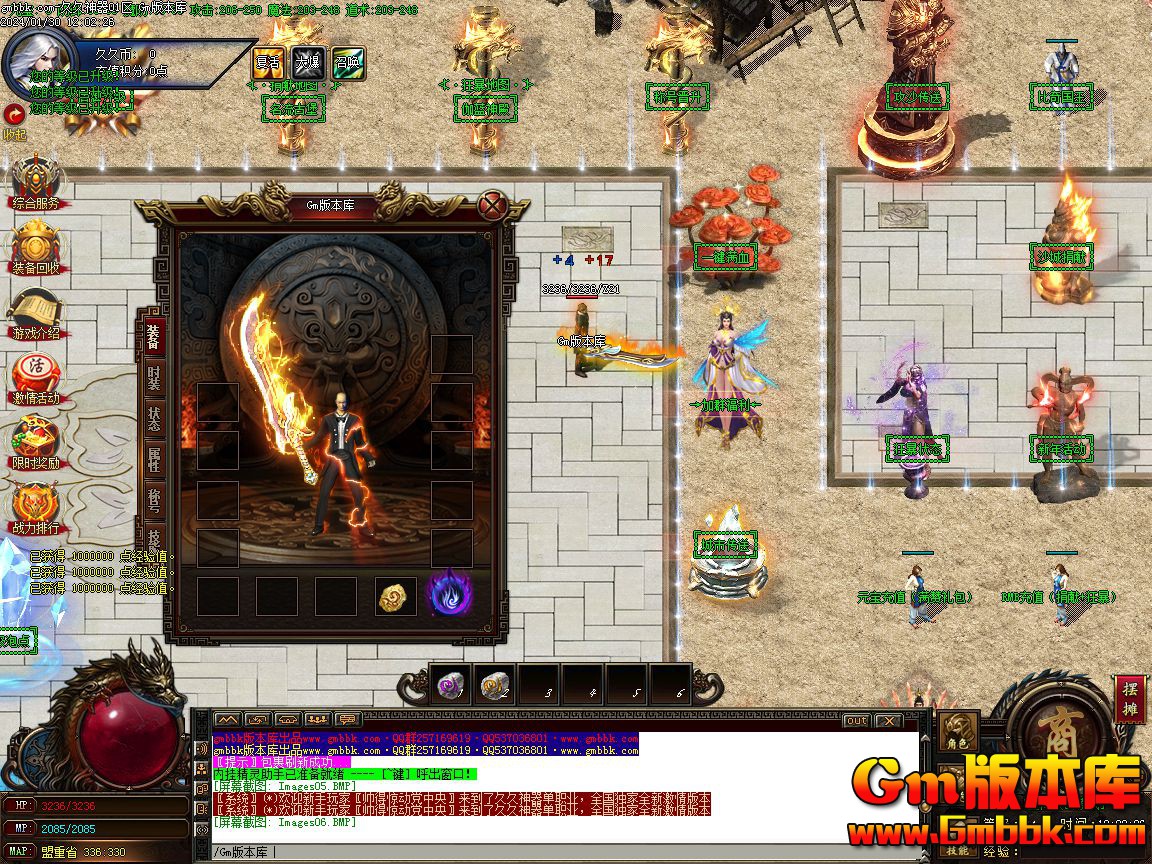Close the Gm版本库 character panel
This screenshot has width=1152, height=864.
coord(491,207)
